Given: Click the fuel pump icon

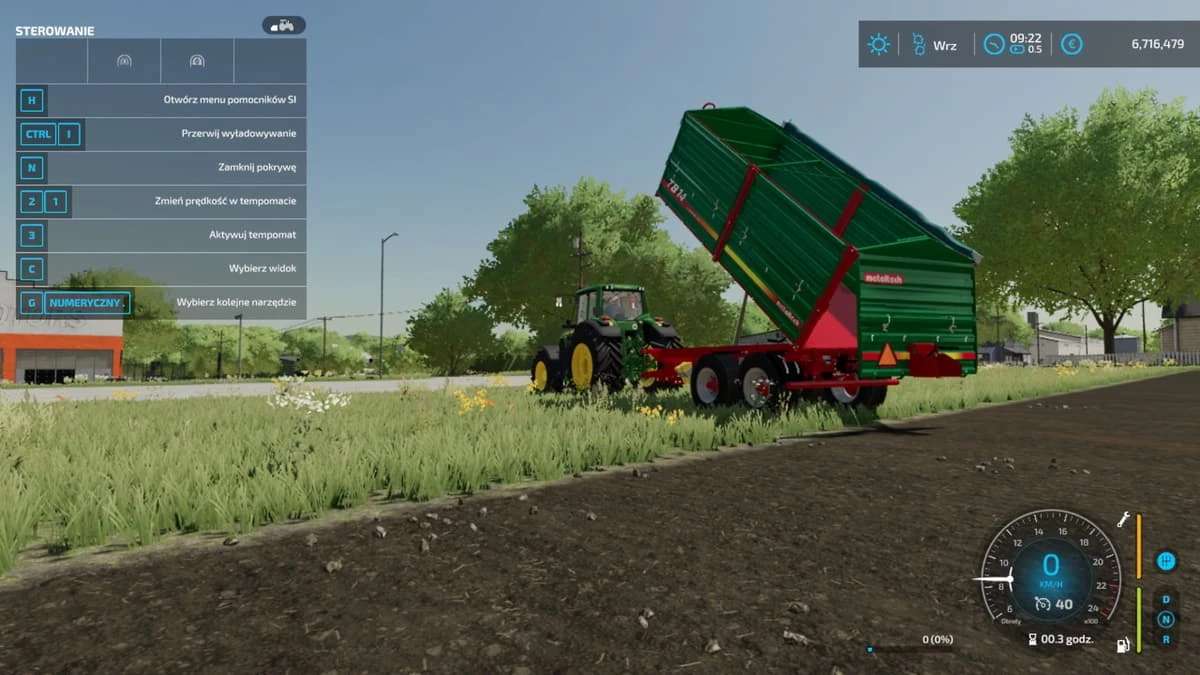Looking at the screenshot, I should click(1124, 645).
